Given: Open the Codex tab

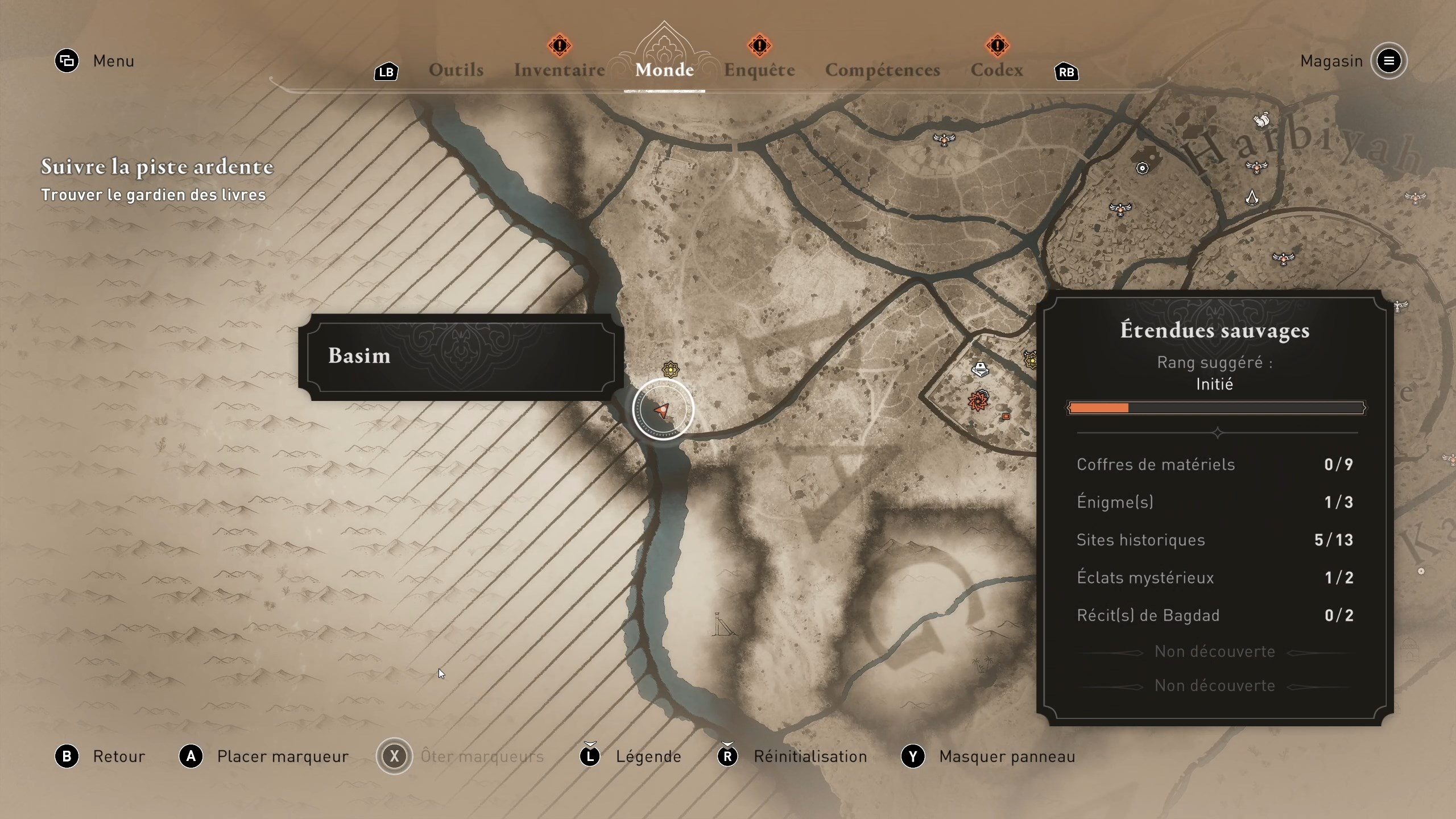Looking at the screenshot, I should (x=996, y=70).
